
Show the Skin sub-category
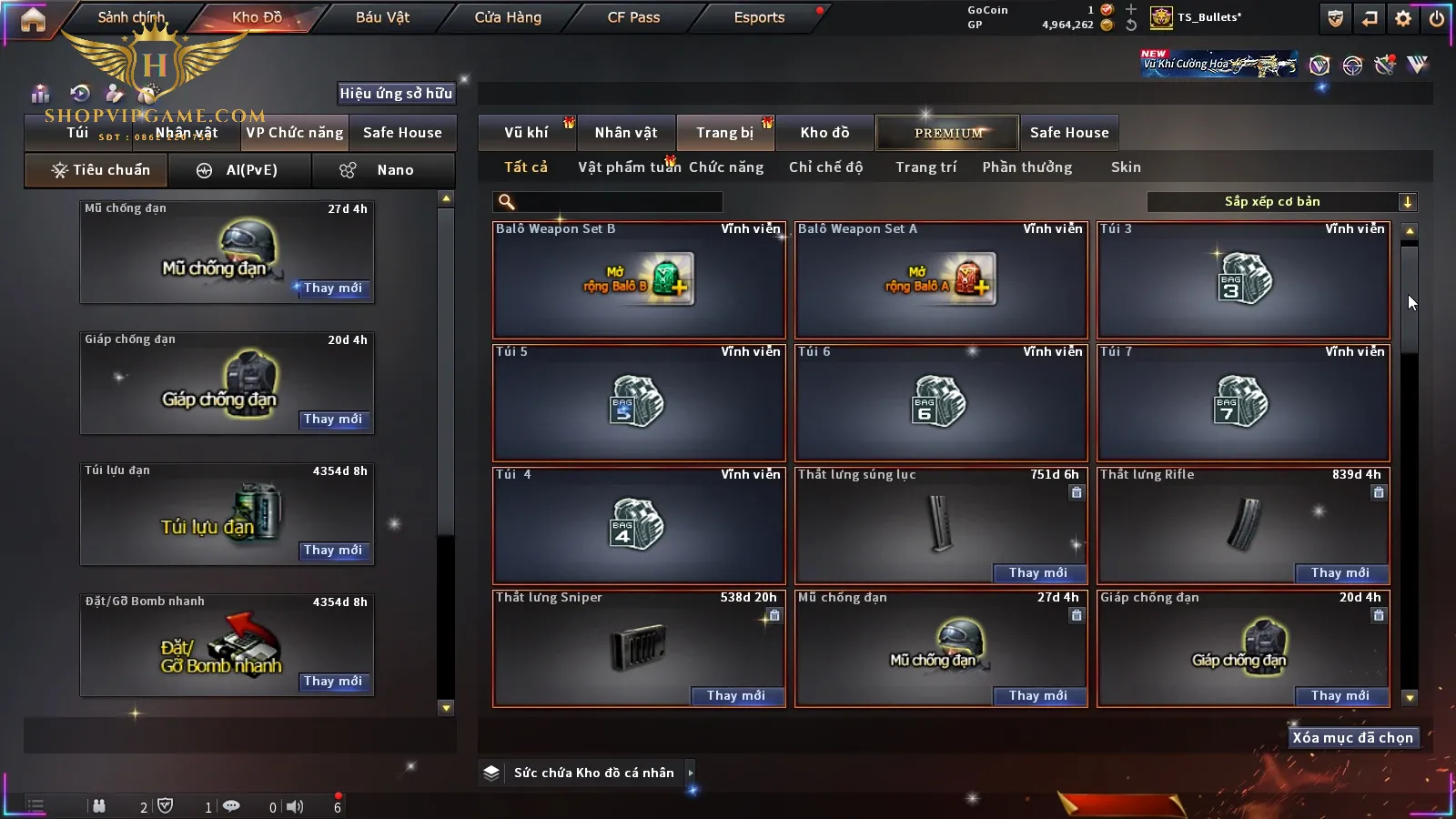pos(1126,167)
